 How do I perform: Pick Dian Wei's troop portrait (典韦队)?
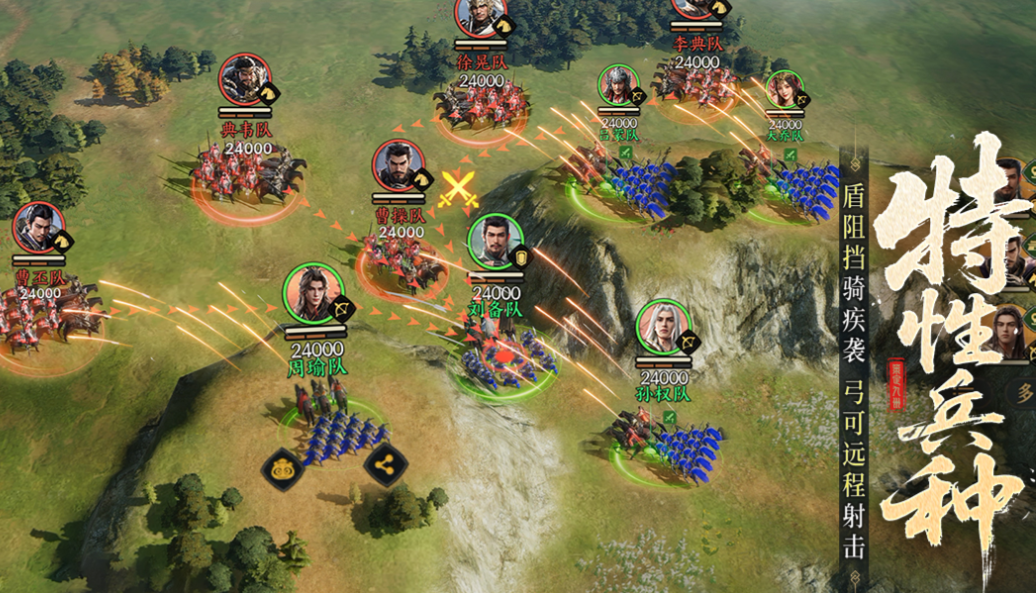pos(245,80)
